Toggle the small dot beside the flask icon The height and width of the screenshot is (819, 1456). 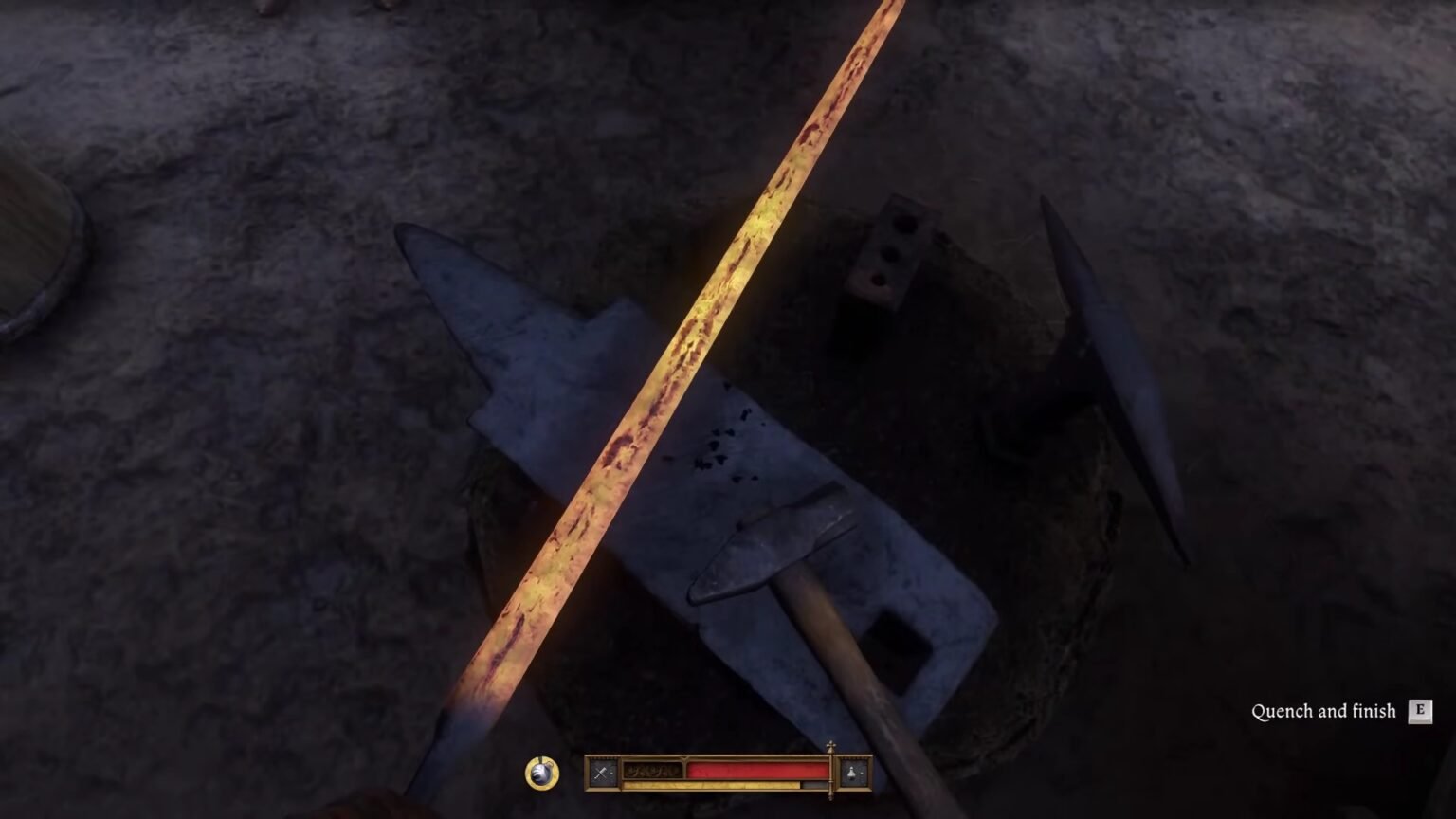[x=864, y=773]
